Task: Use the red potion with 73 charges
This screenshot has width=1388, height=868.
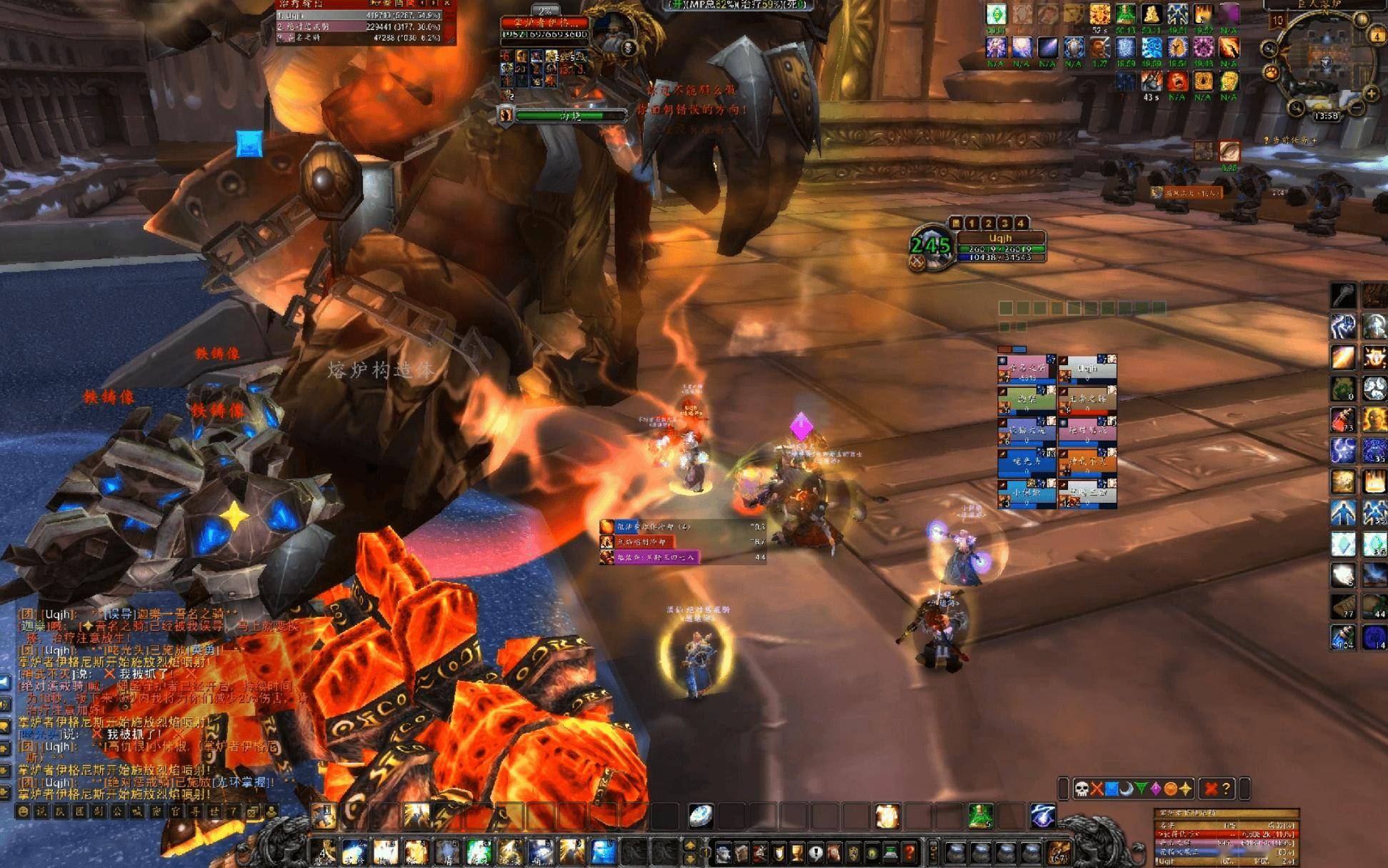Action: (1342, 419)
